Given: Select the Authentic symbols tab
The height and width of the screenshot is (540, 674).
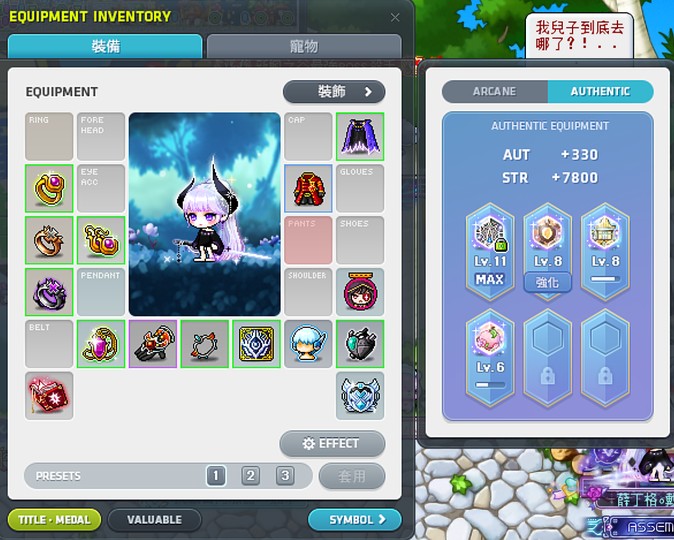Looking at the screenshot, I should 600,91.
